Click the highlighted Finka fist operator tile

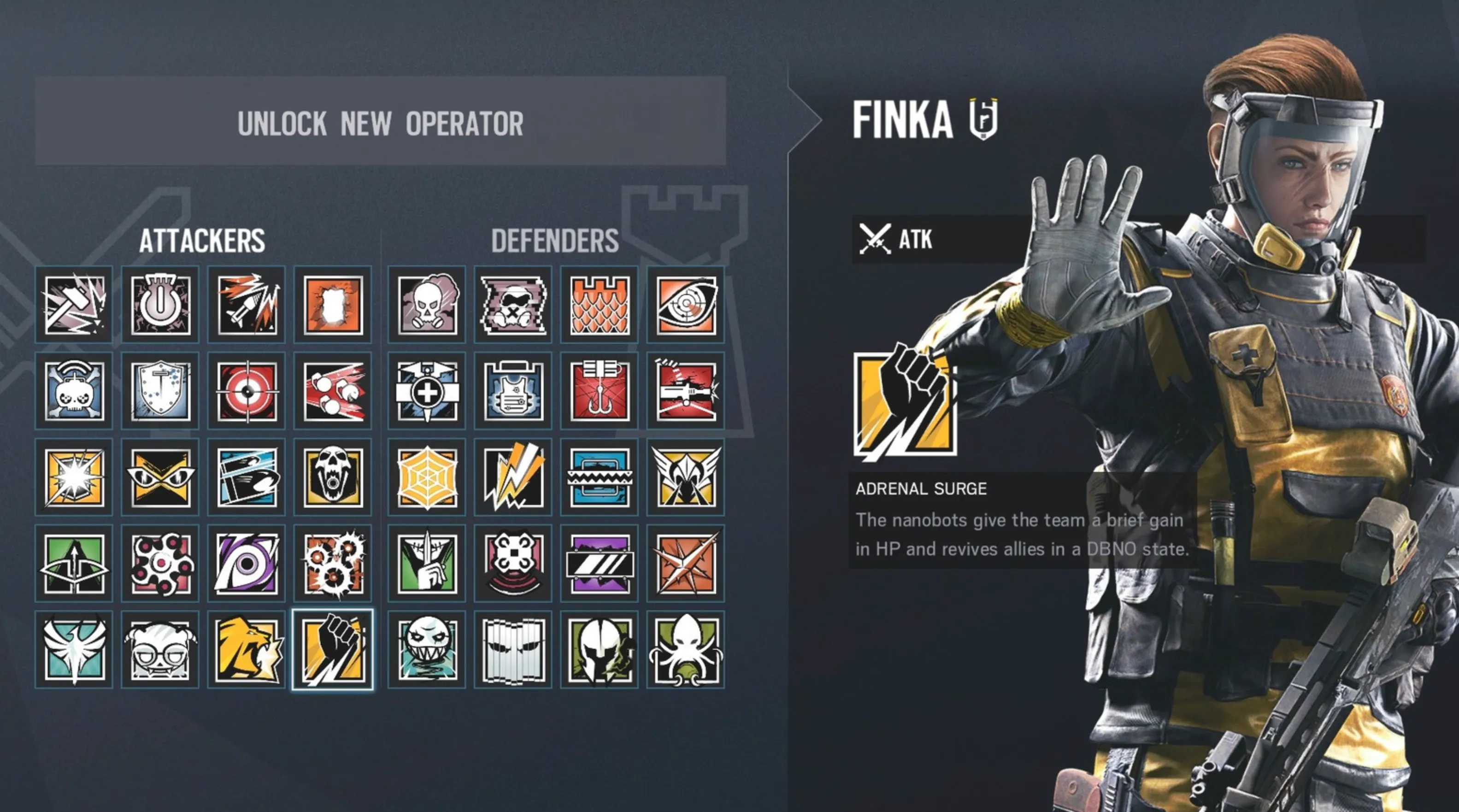click(333, 650)
